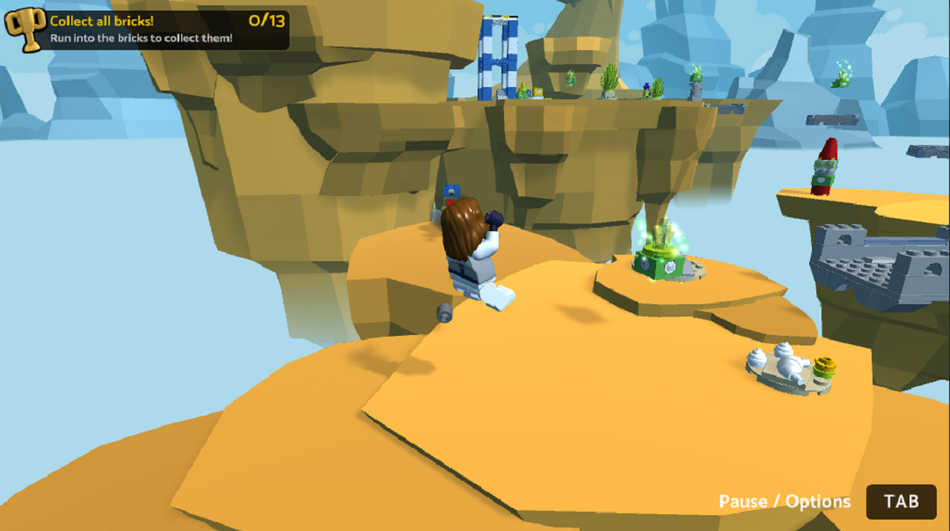The height and width of the screenshot is (531, 950).
Task: Click the gold trophy objective icon
Action: [x=25, y=29]
